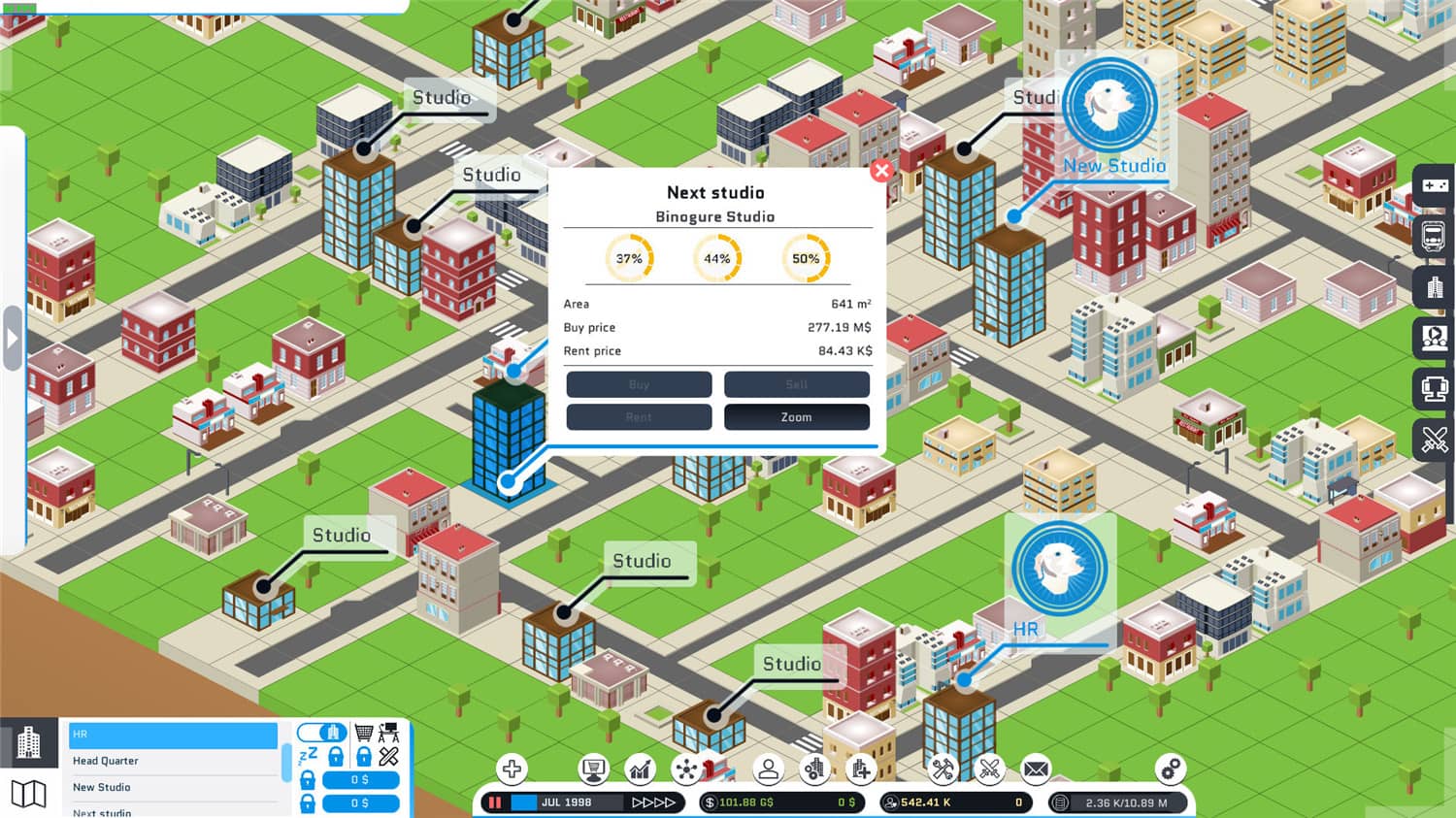
Task: Open the game statistics chart icon
Action: click(x=639, y=769)
